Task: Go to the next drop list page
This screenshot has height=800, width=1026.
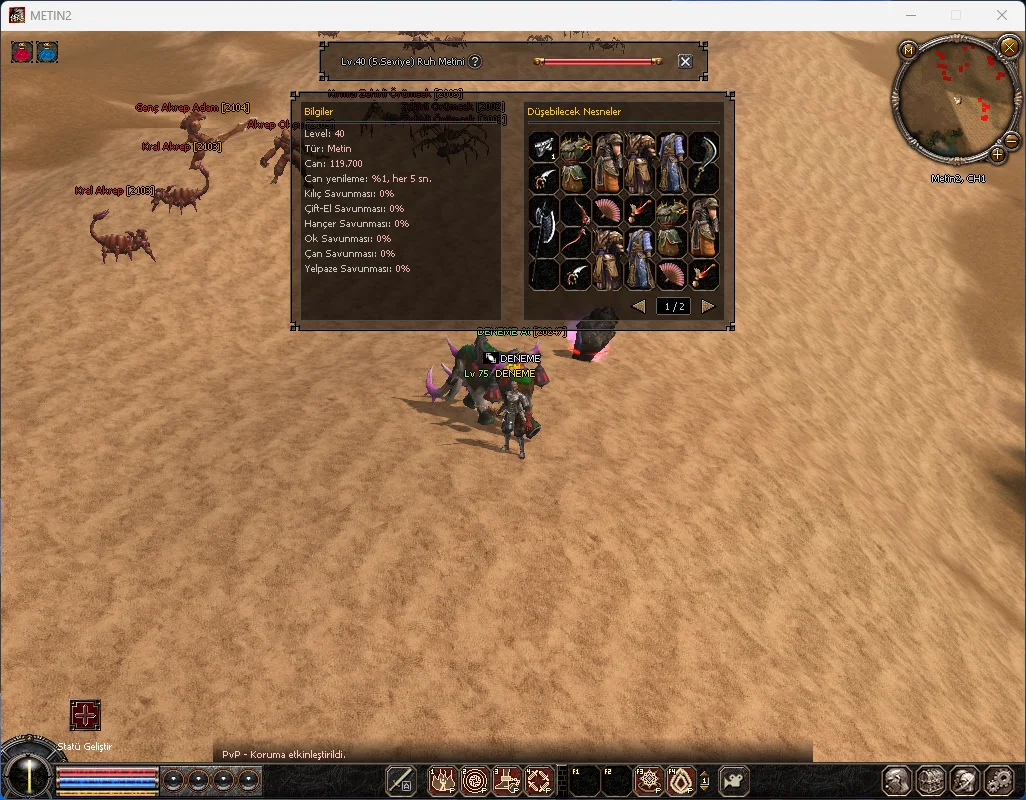Action: coord(708,307)
